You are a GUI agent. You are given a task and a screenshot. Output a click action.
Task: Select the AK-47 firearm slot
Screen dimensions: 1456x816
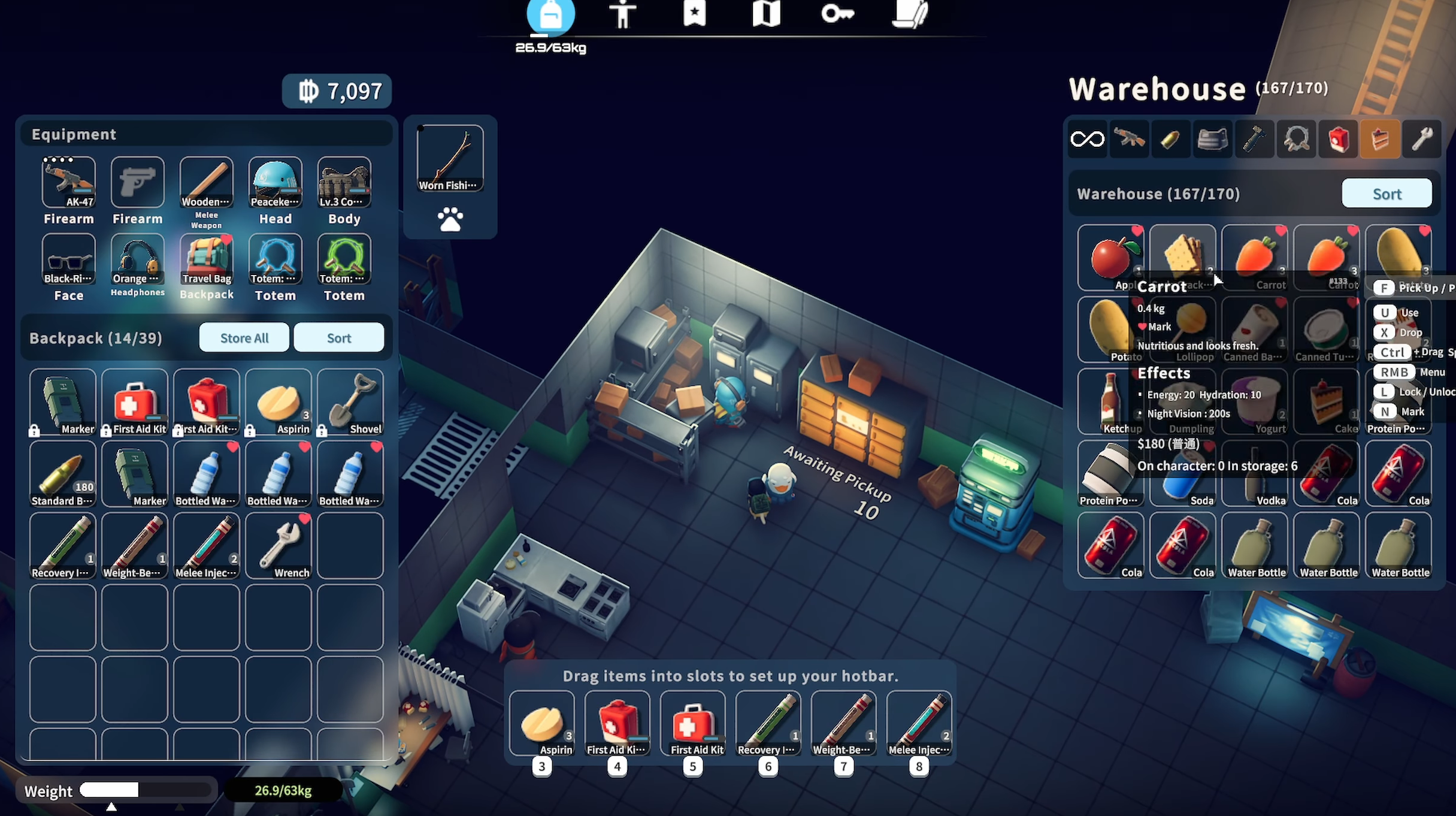tap(69, 182)
